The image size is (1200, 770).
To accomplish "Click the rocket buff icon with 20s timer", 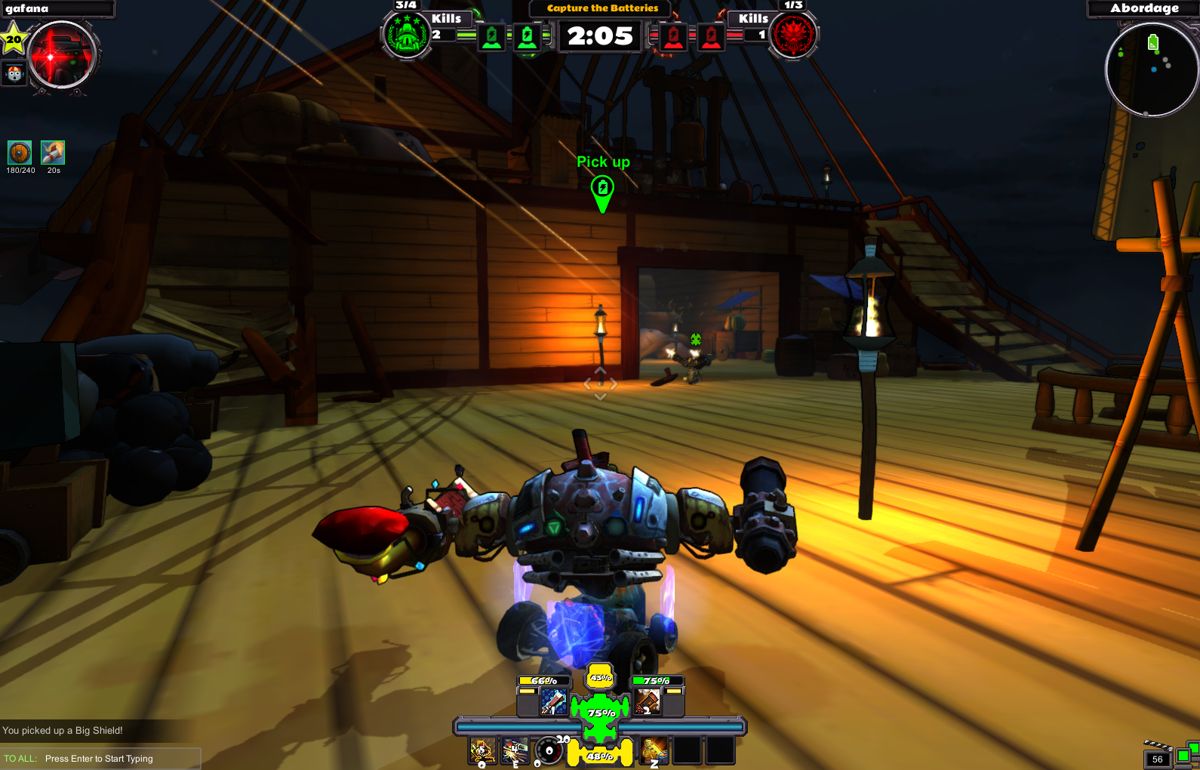I will click(53, 153).
